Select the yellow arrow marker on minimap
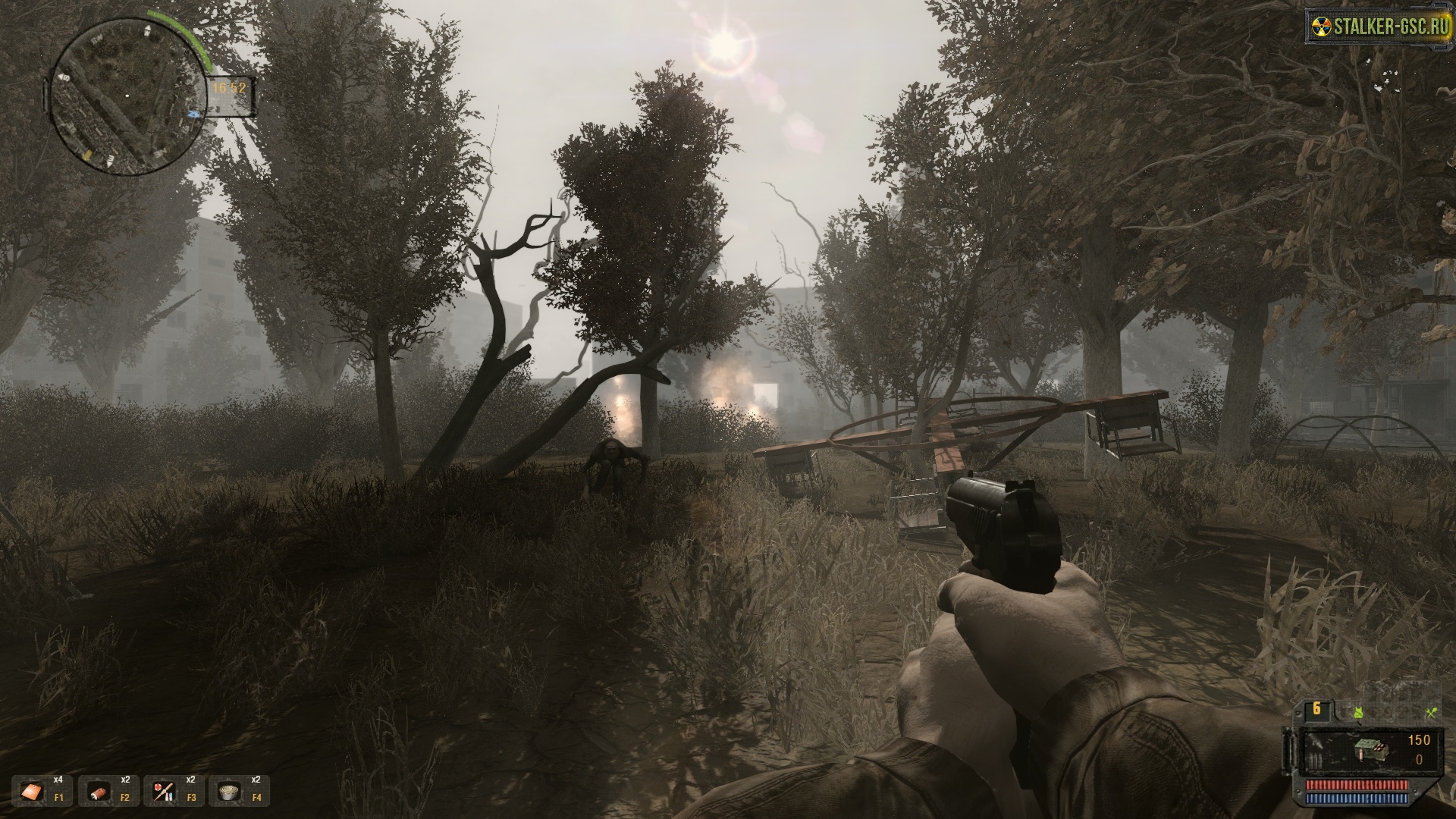Image resolution: width=1456 pixels, height=819 pixels. tap(87, 154)
